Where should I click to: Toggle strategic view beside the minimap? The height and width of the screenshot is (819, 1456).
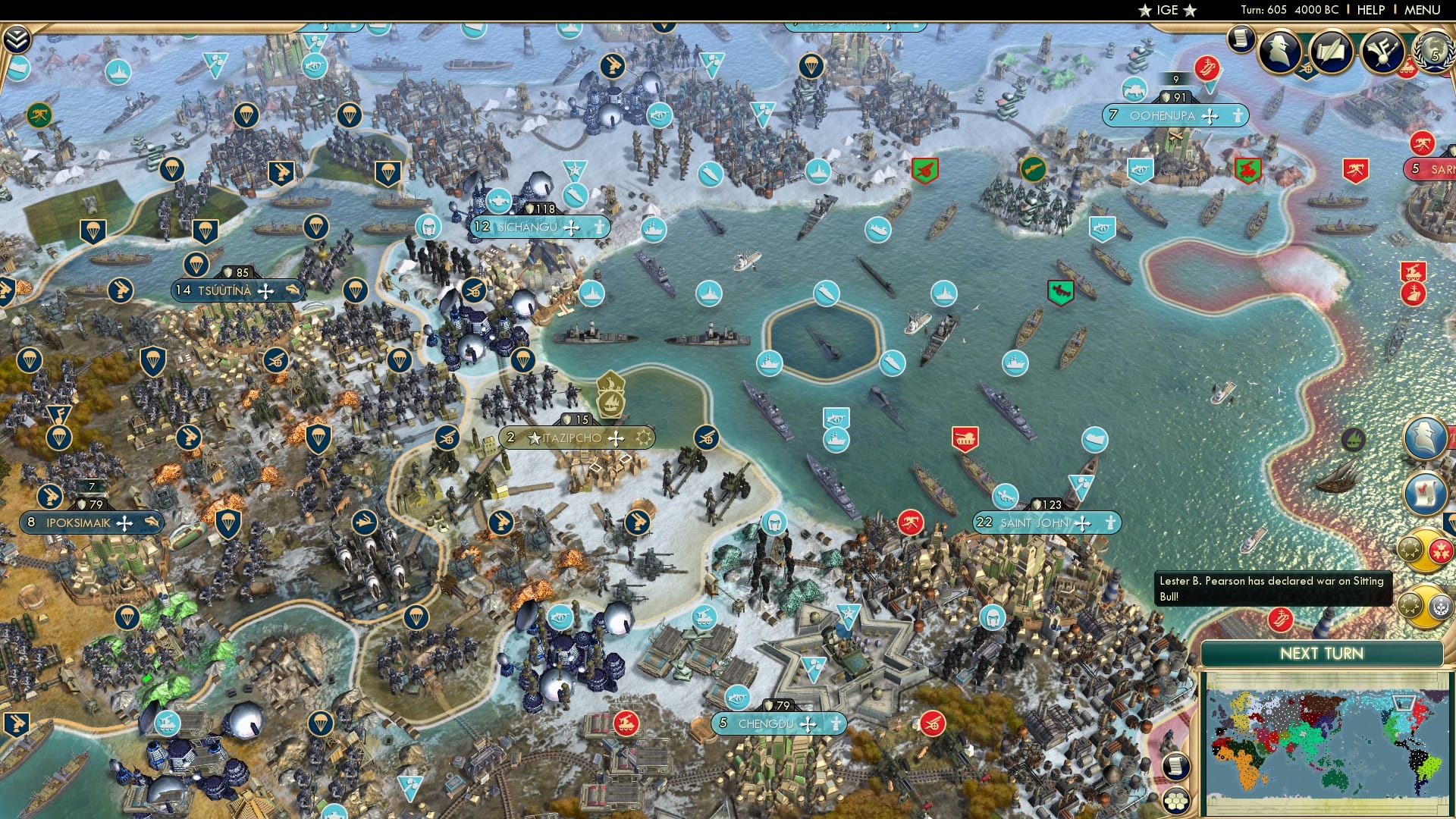click(1176, 801)
